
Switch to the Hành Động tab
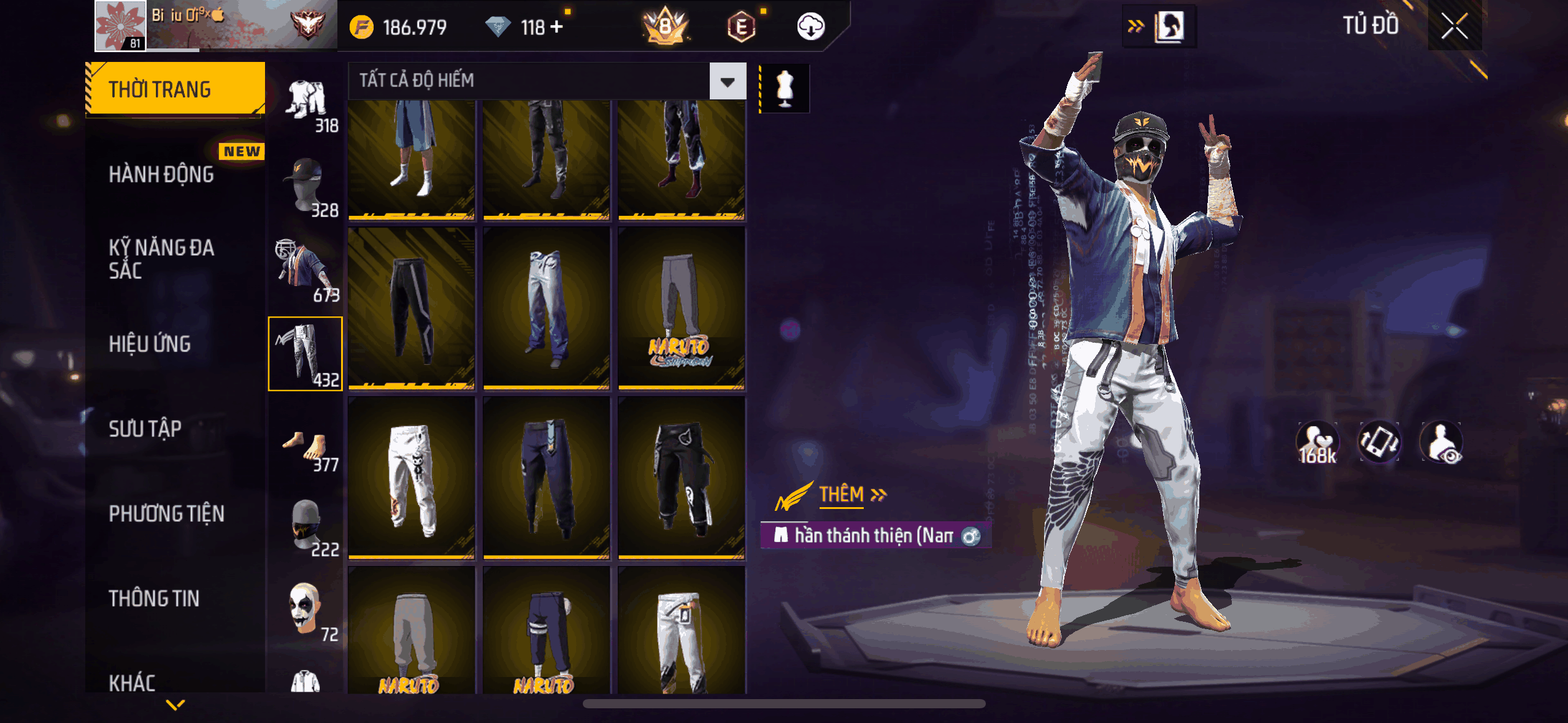[x=161, y=175]
